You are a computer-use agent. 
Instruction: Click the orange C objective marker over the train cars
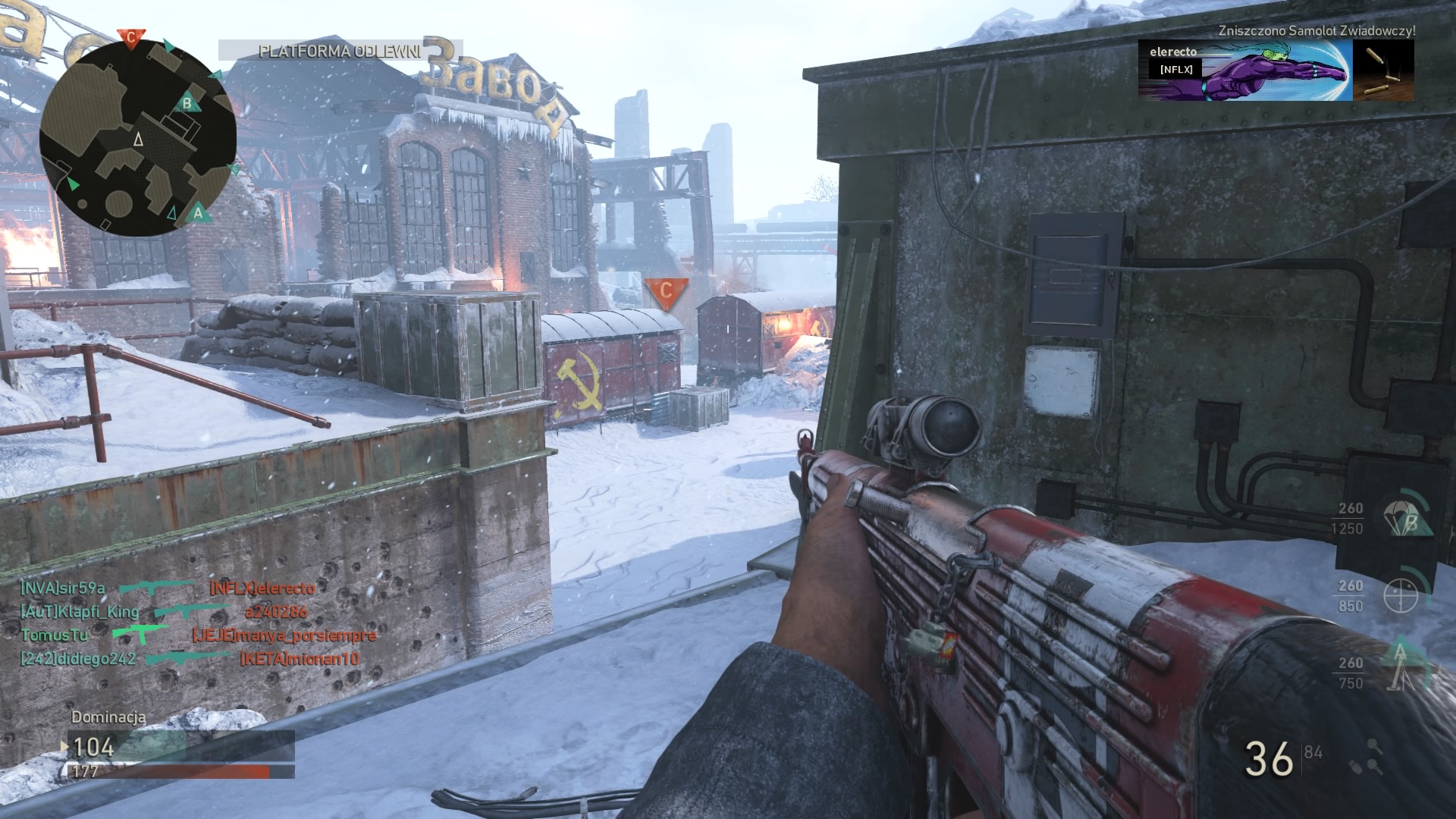click(666, 291)
